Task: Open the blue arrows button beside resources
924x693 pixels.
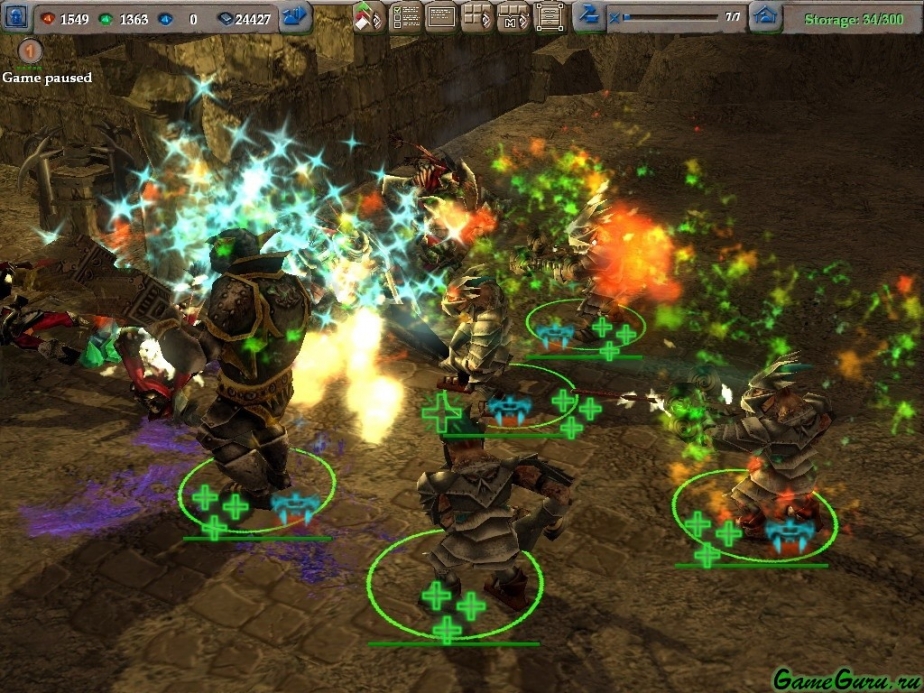Action: [295, 17]
